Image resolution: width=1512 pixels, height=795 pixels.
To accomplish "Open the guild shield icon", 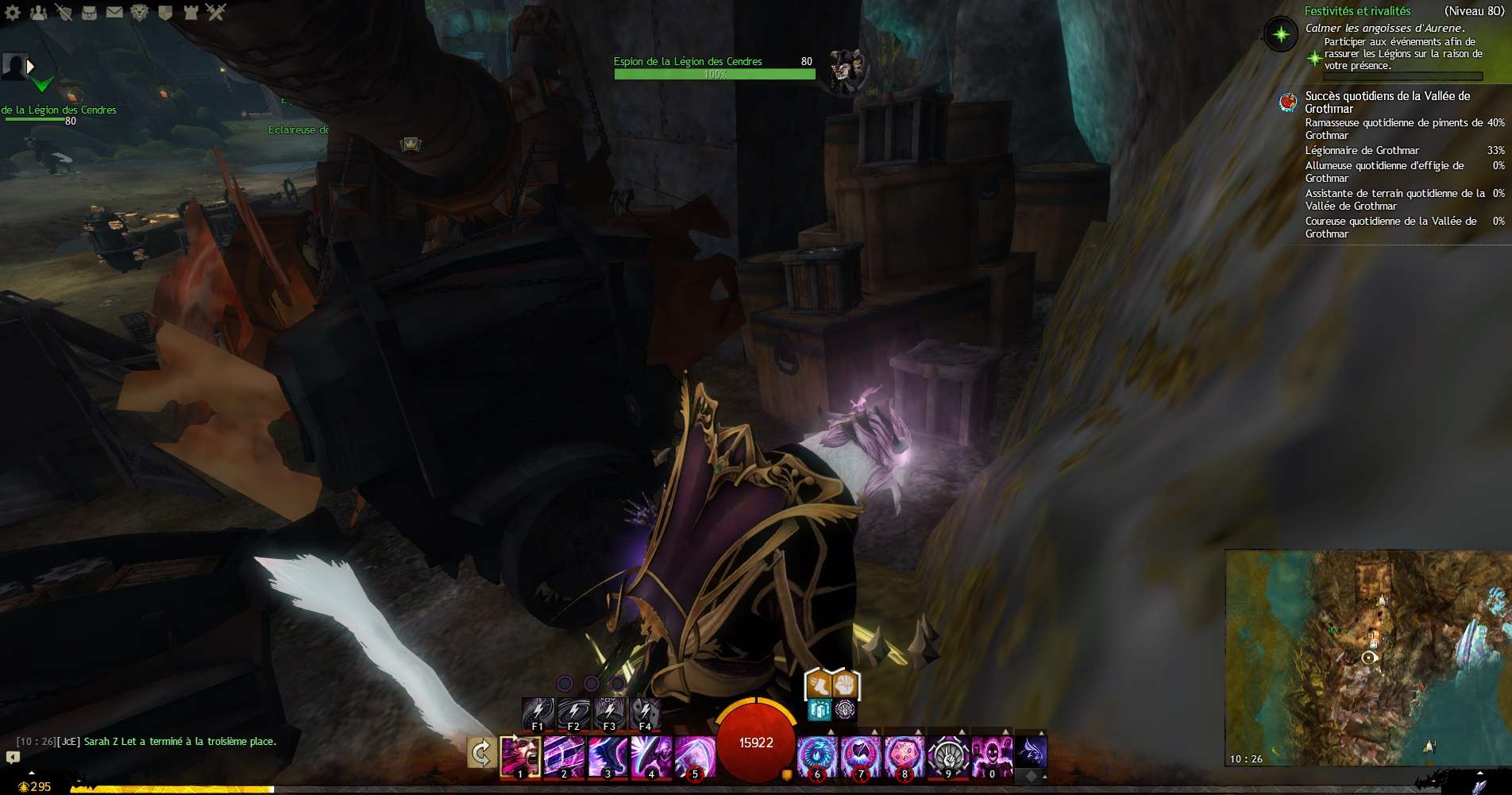I will click(165, 12).
